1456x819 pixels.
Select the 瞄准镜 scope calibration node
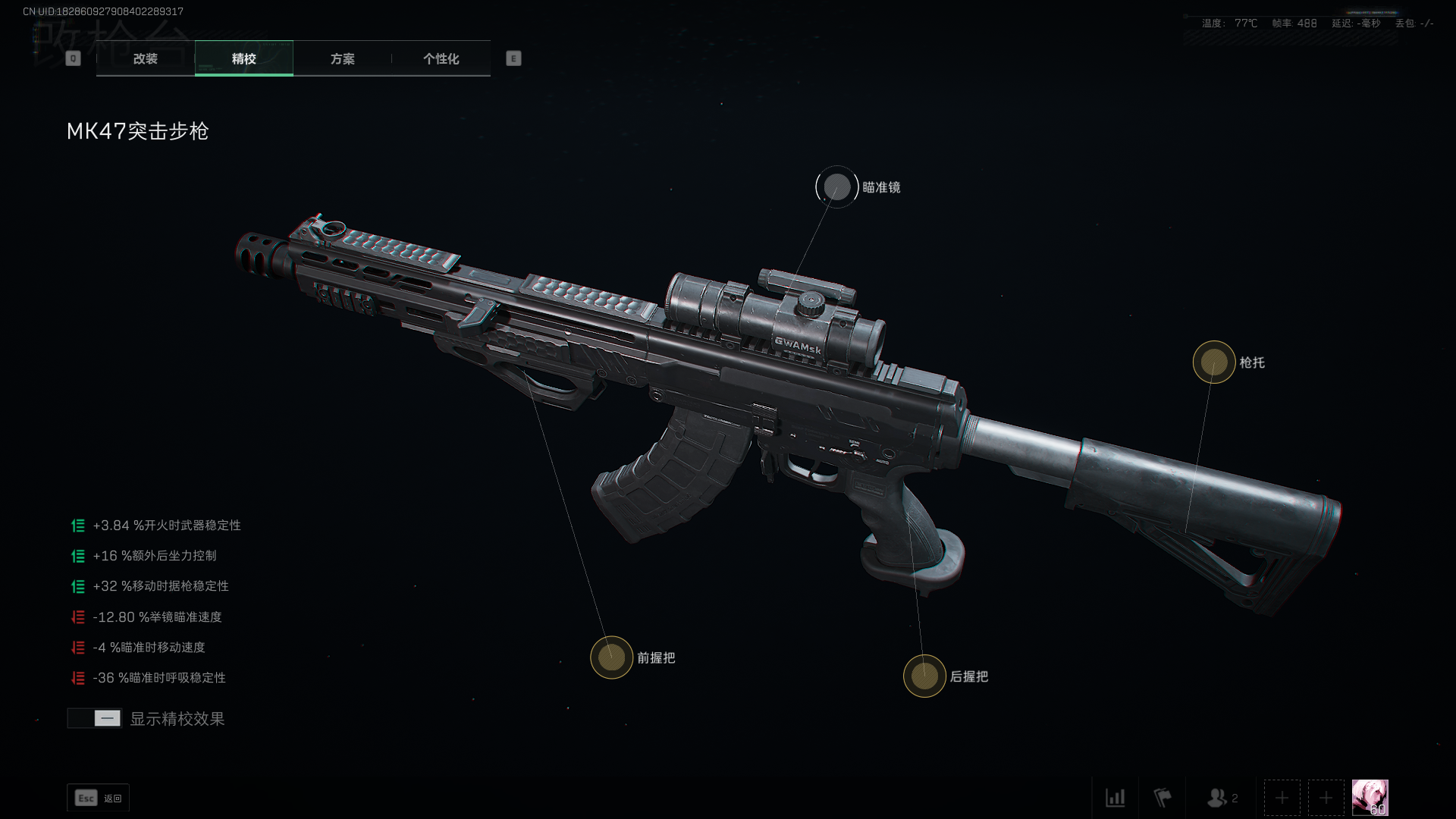(837, 187)
